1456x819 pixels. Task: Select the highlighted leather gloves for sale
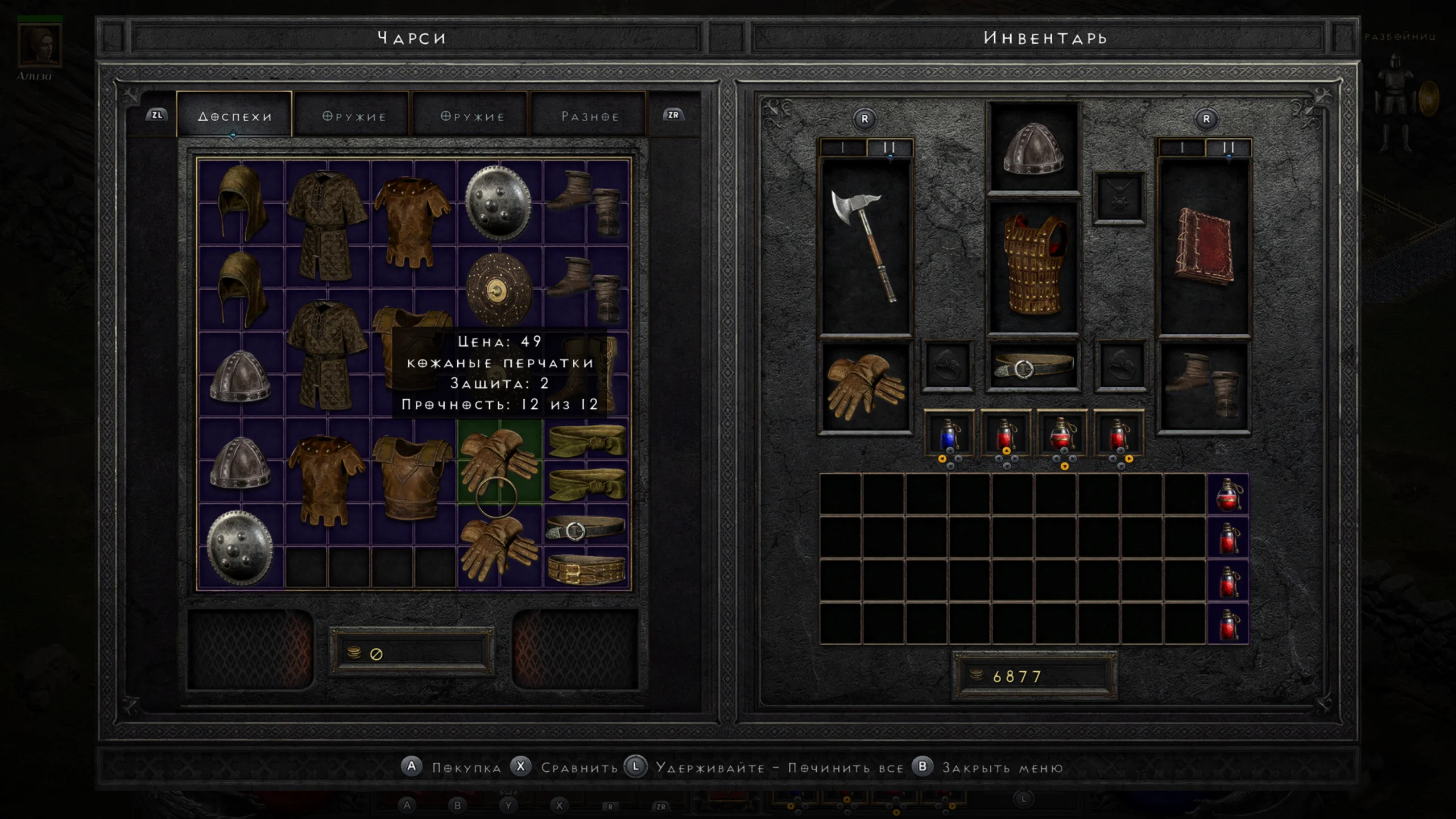tap(499, 461)
